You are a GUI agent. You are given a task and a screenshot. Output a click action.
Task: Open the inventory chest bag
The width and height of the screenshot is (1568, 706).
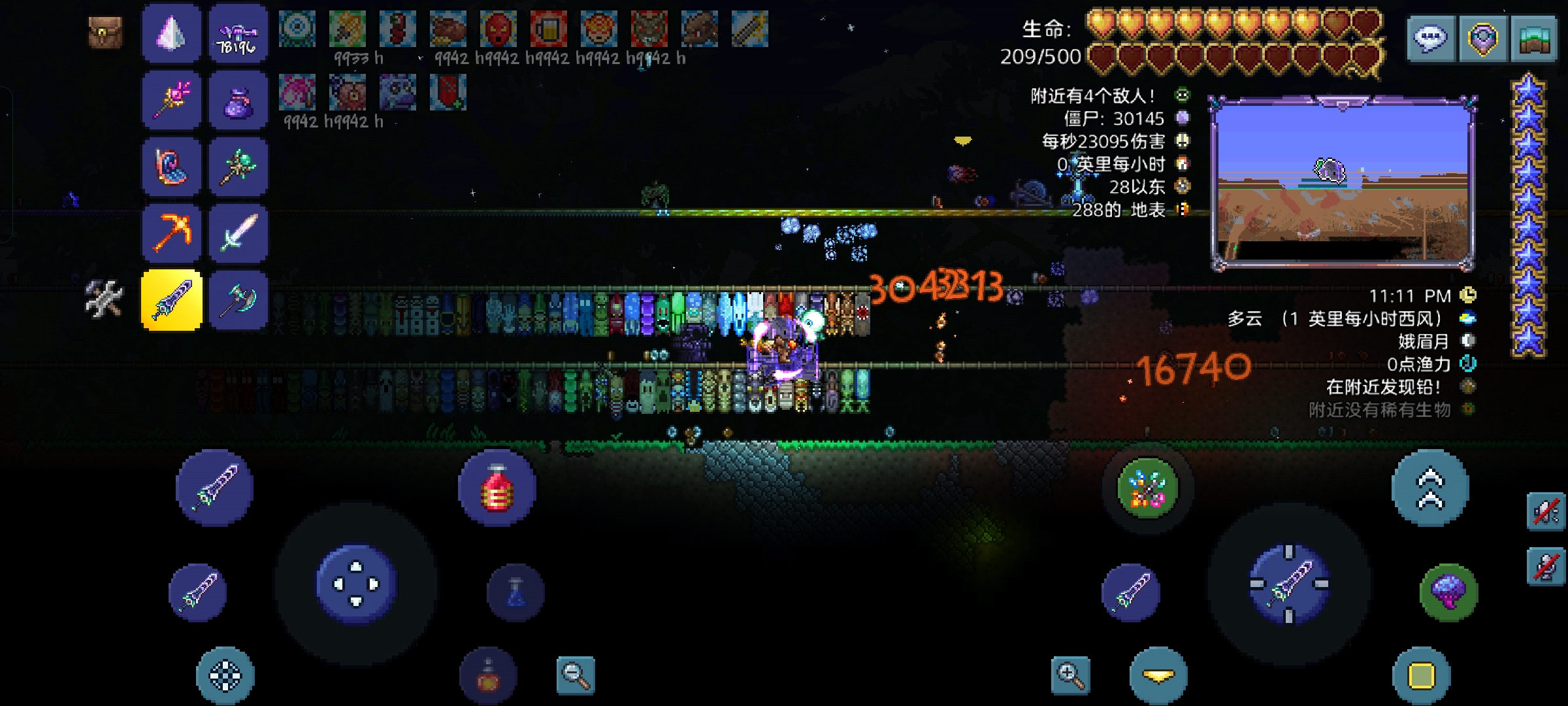(105, 33)
